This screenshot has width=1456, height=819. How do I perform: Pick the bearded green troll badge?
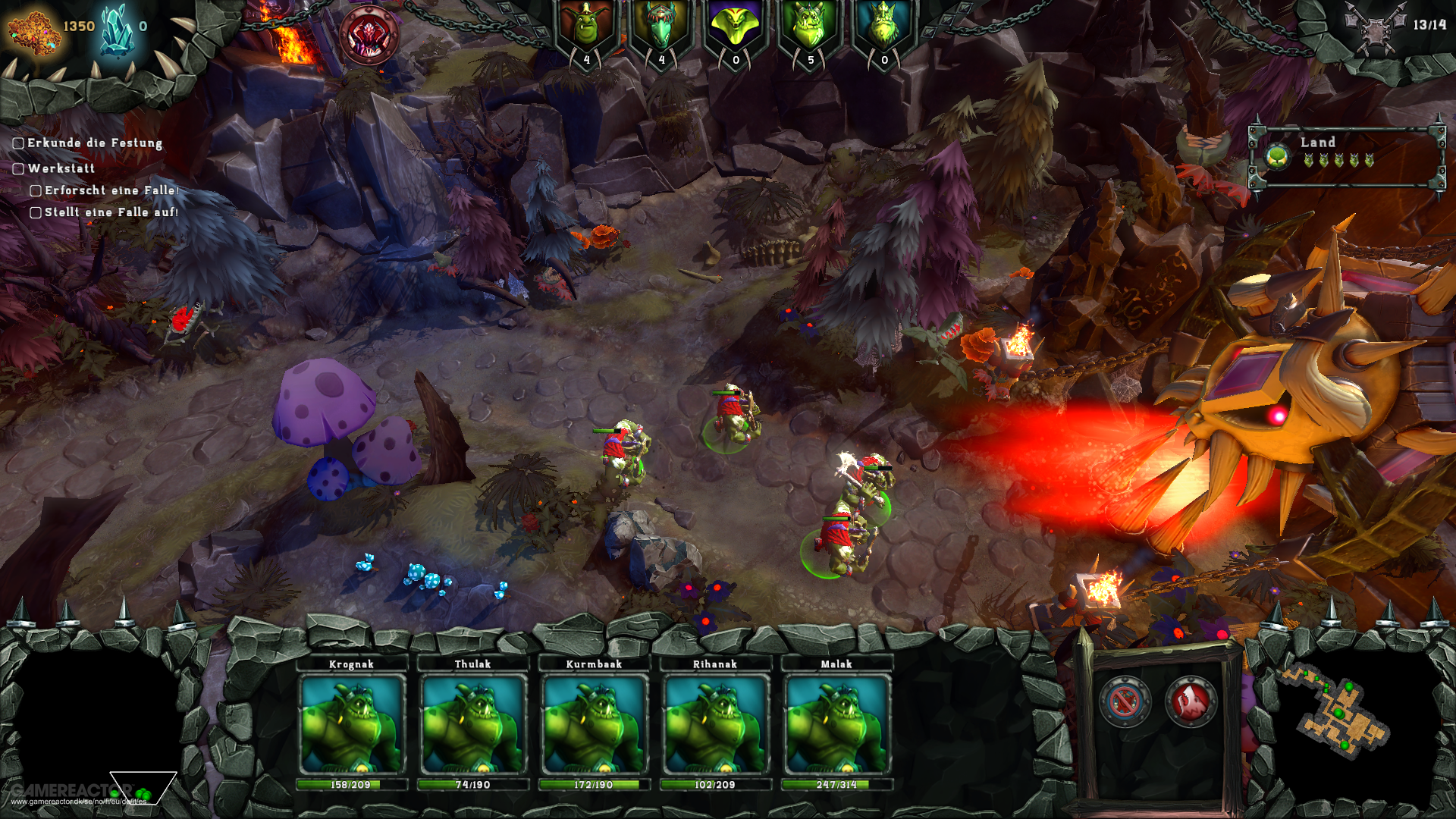click(883, 29)
